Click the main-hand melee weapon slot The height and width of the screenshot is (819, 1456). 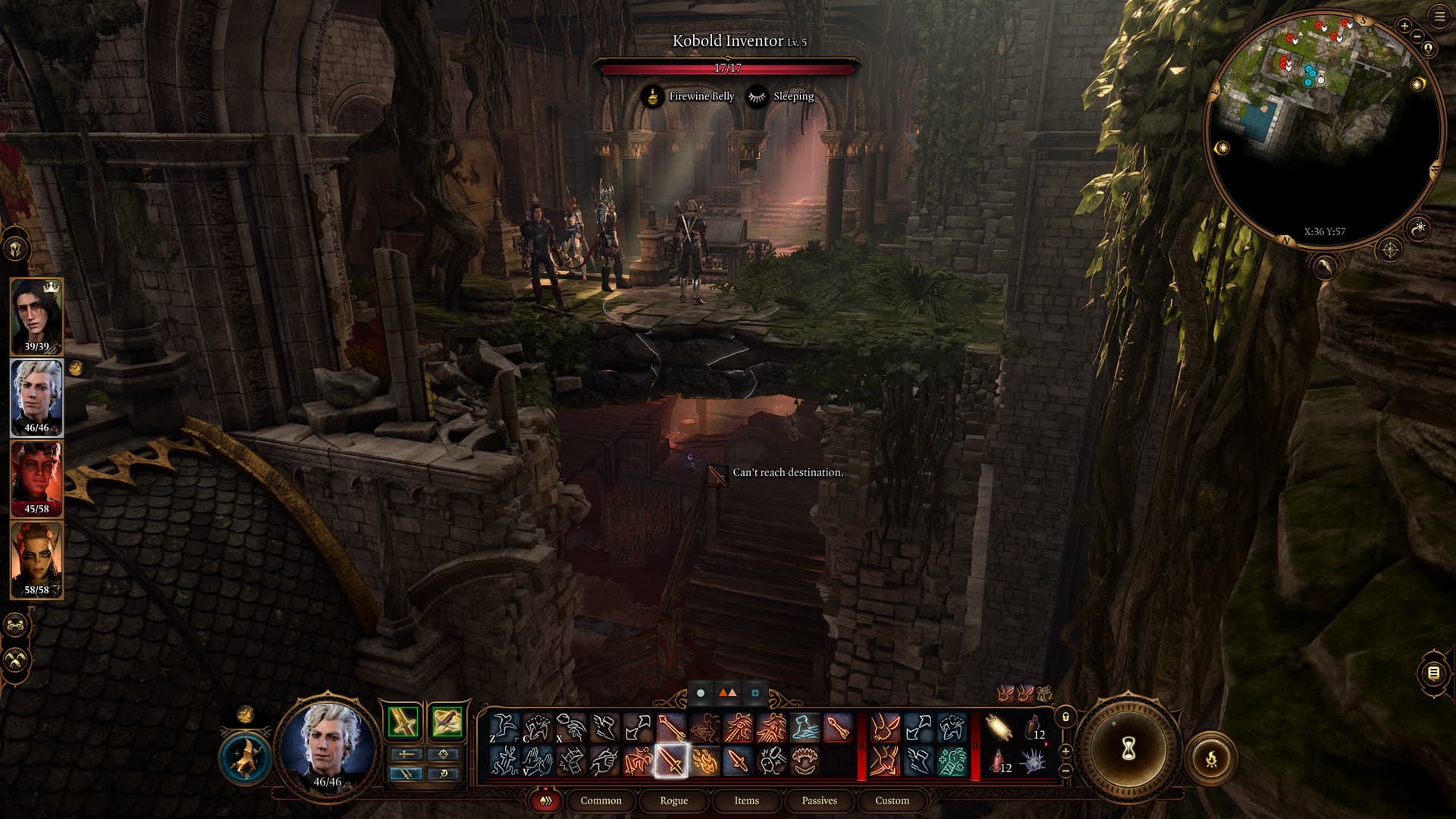(403, 721)
